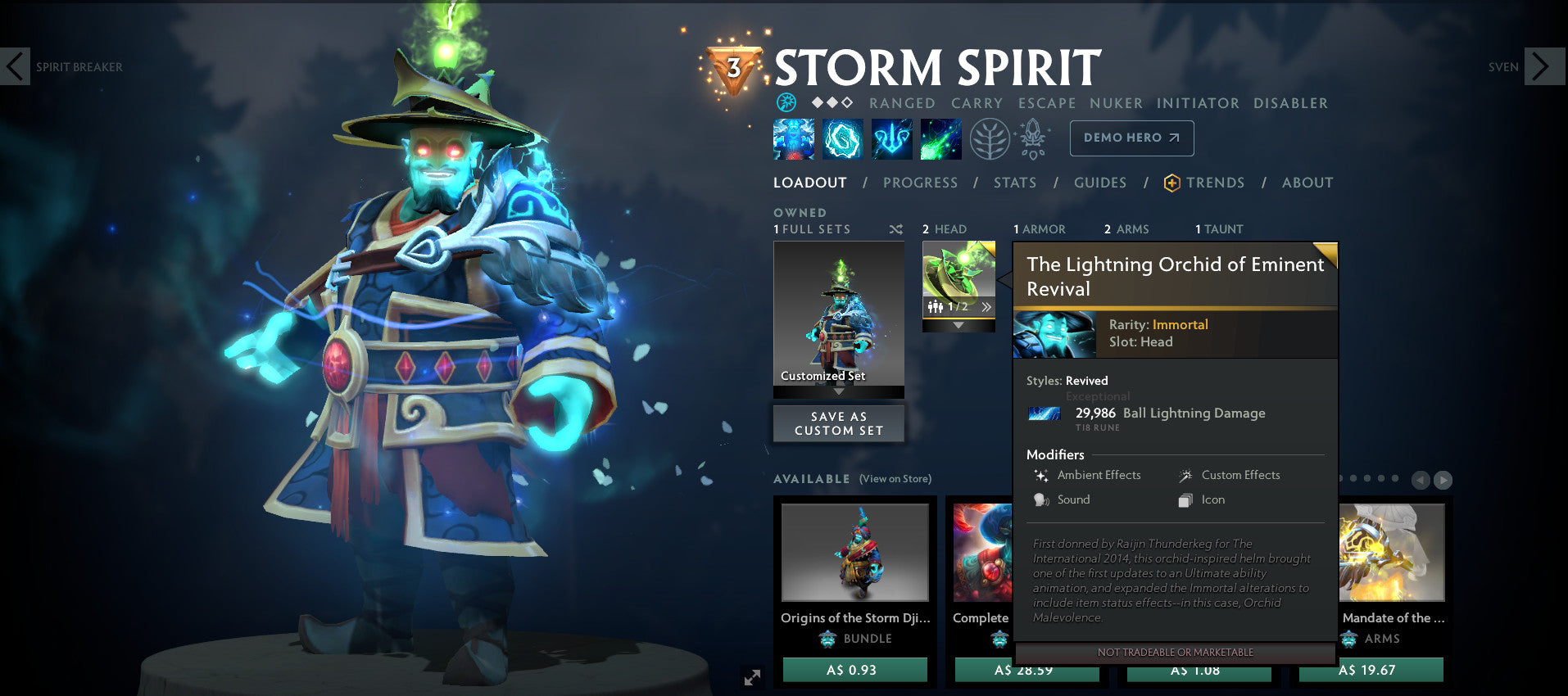1568x696 pixels.
Task: Open the TRENDS section
Action: point(1215,183)
